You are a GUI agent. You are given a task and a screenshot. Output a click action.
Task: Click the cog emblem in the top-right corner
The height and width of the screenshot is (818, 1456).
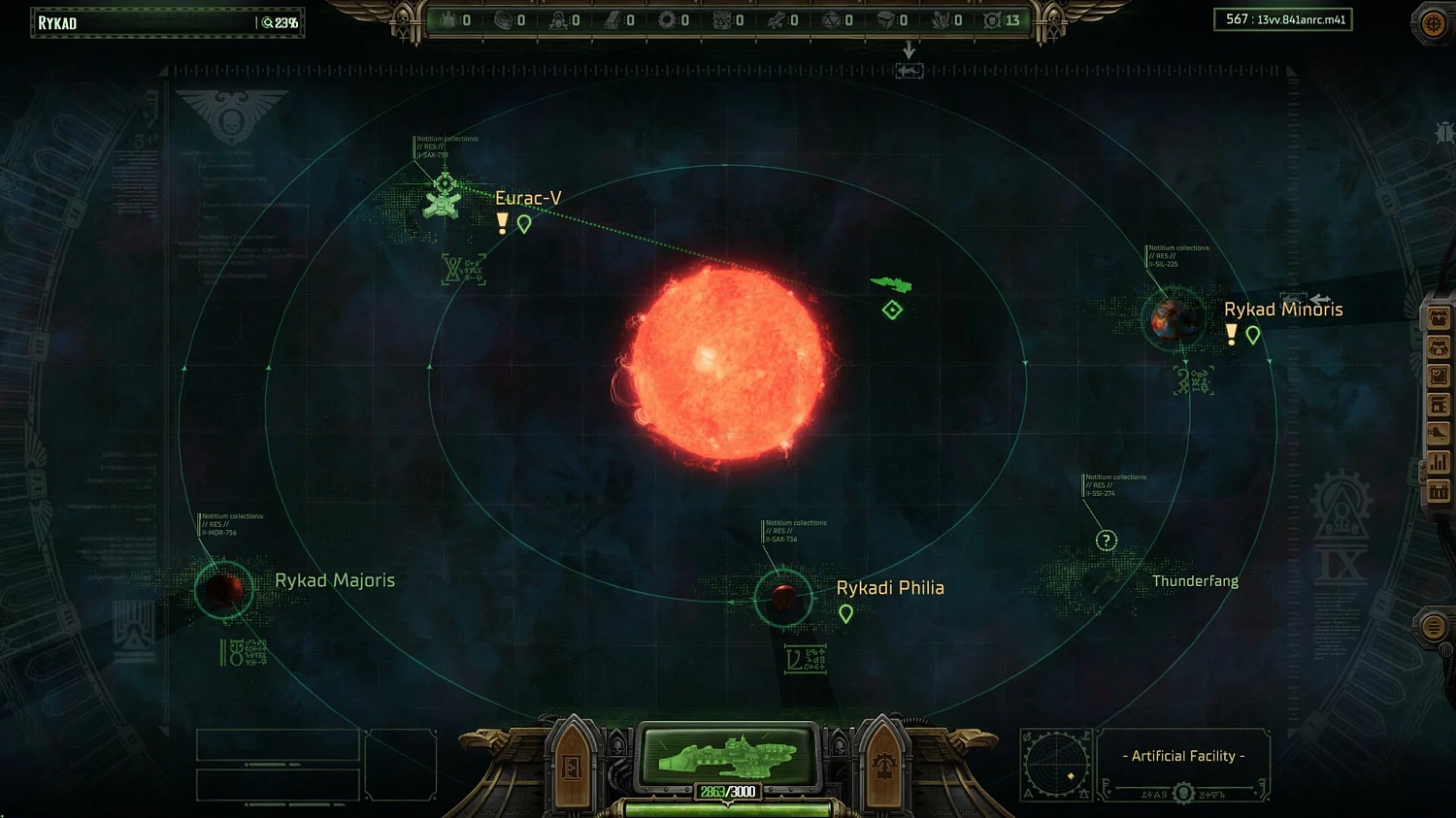tap(1431, 22)
